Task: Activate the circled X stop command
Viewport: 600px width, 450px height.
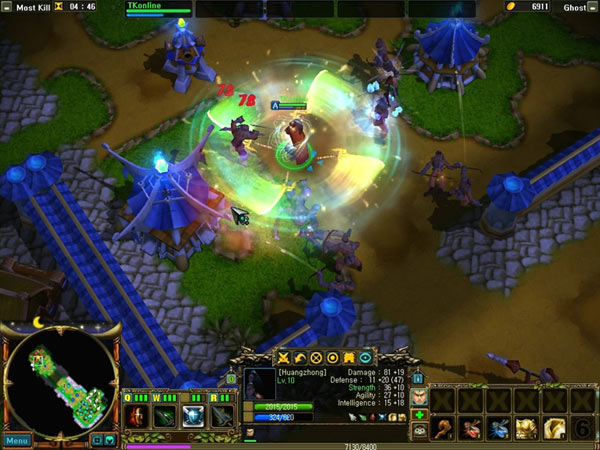Action: (x=315, y=357)
